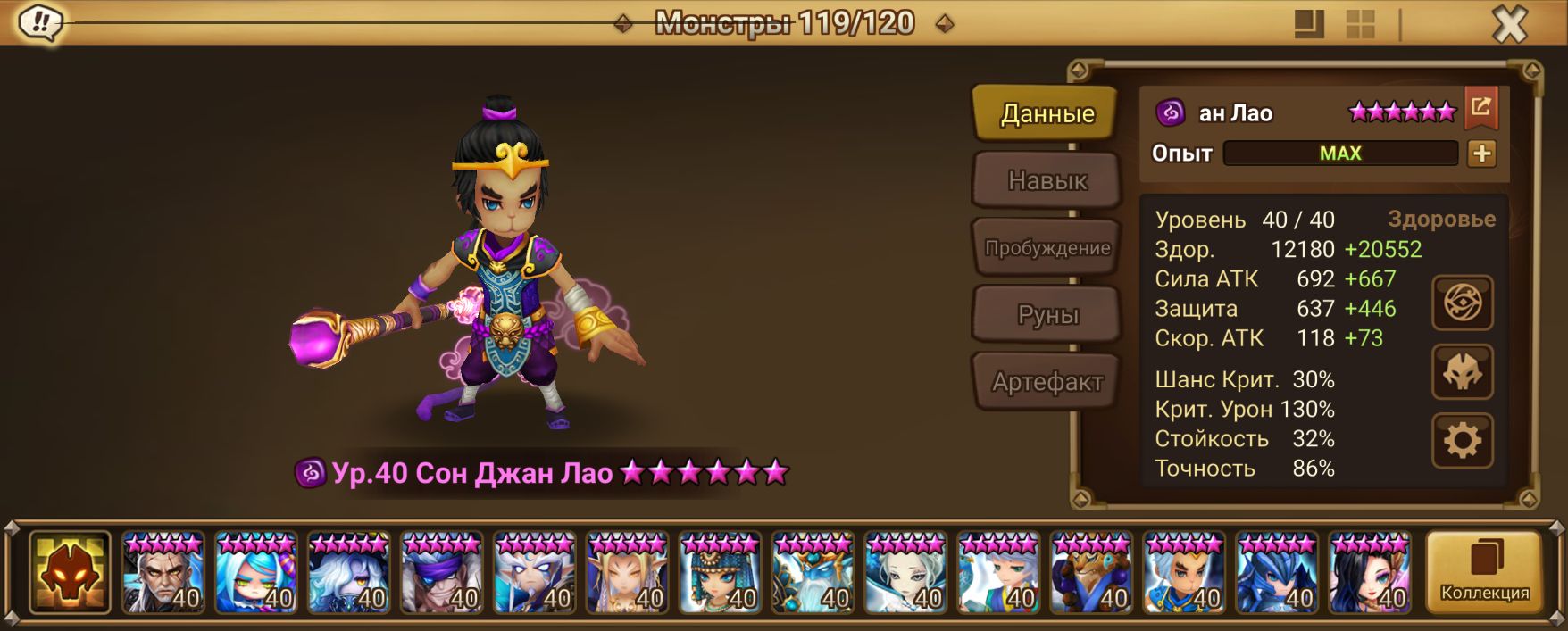Switch to the four-square grid view
Image resolution: width=1568 pixels, height=631 pixels.
[1360, 25]
